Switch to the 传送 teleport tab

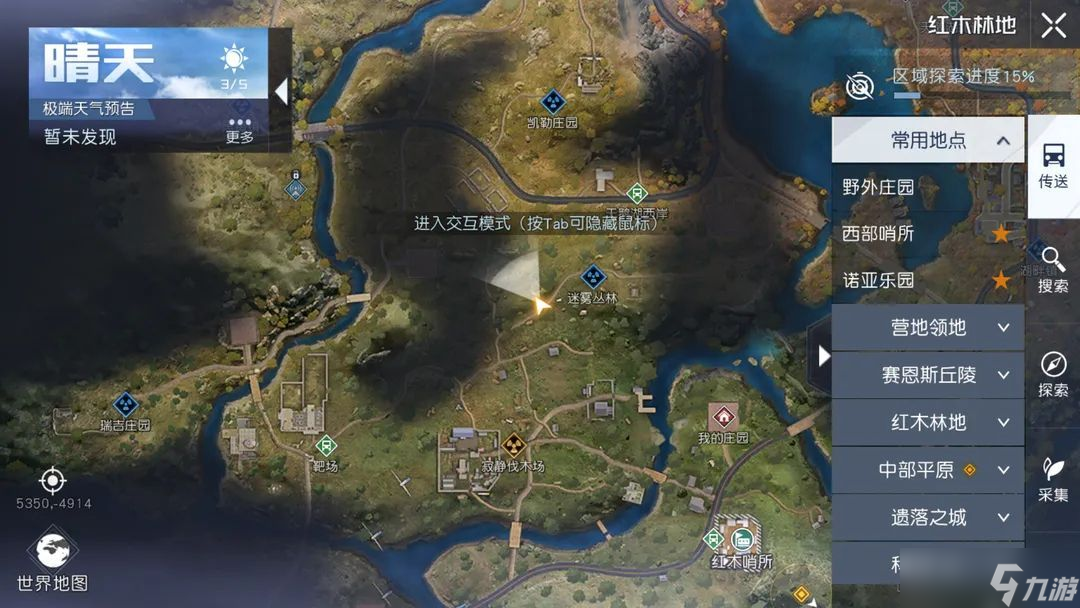point(1053,166)
